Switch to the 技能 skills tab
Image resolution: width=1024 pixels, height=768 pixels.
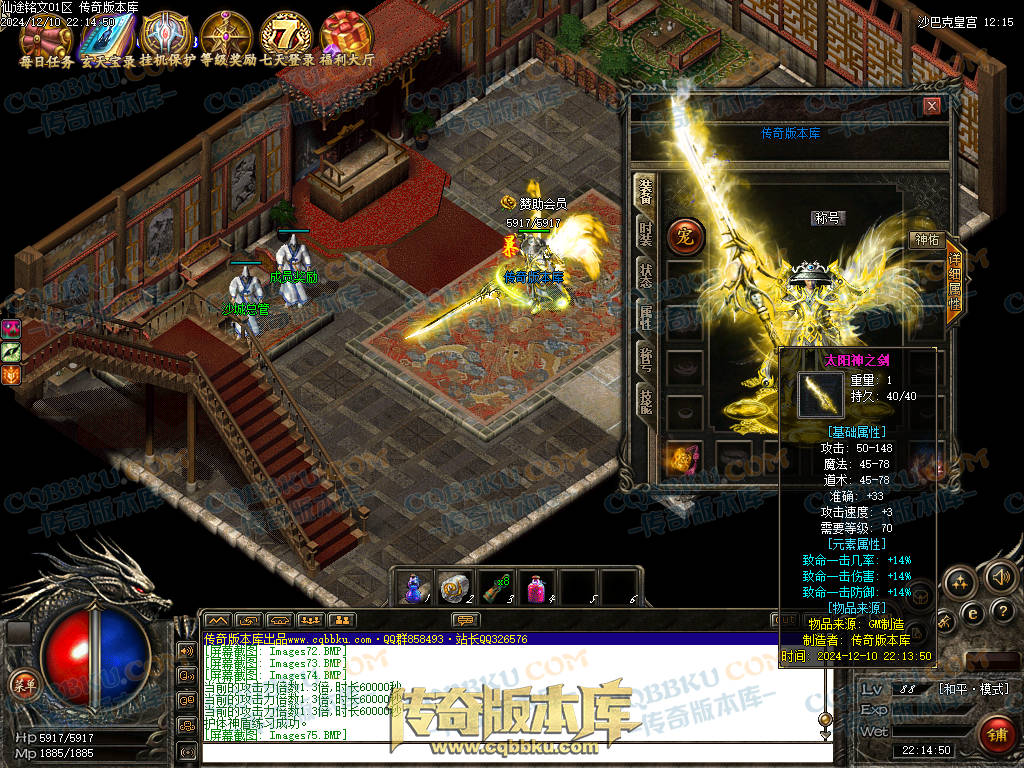[x=646, y=404]
